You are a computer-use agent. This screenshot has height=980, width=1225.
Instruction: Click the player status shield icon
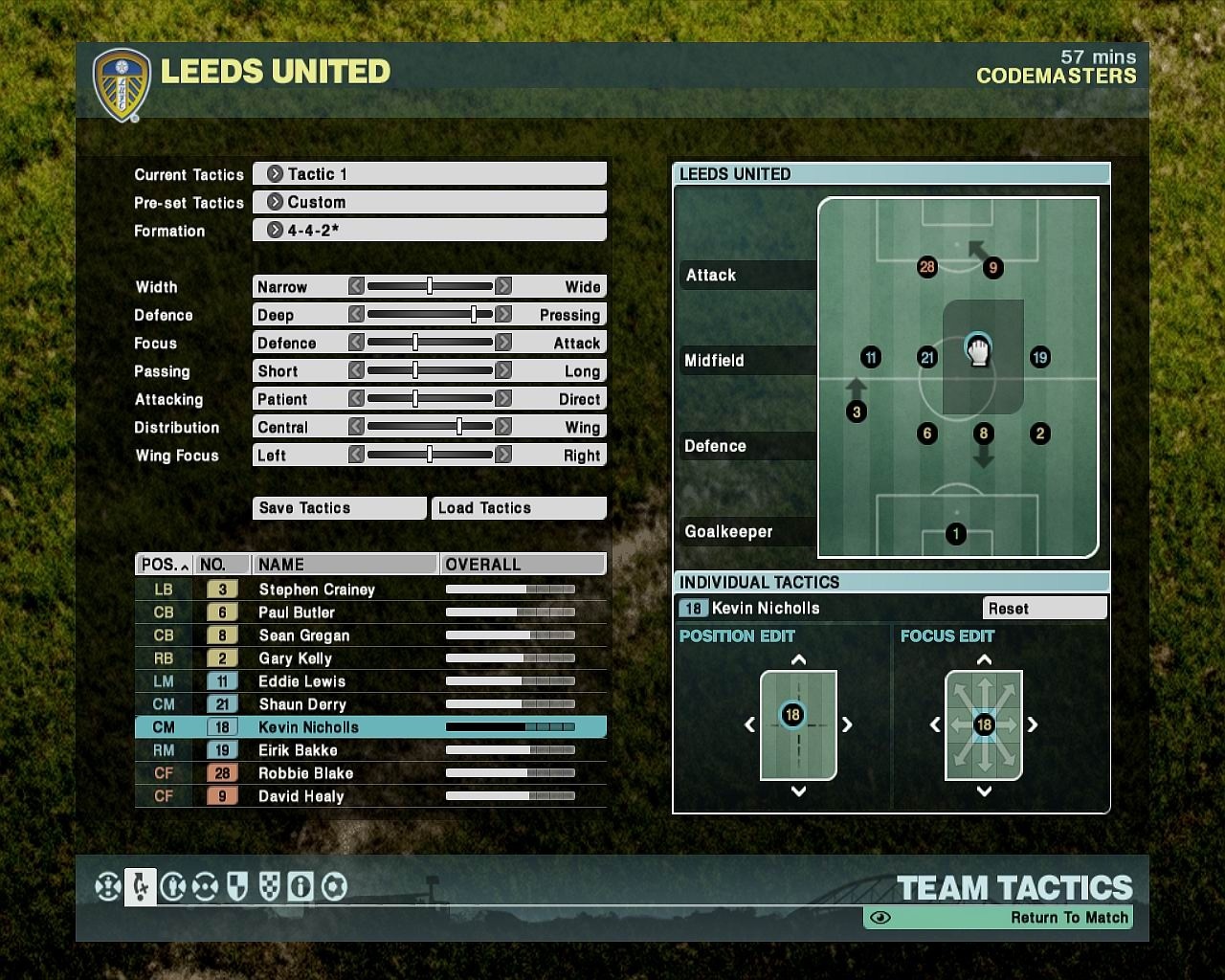(x=237, y=887)
